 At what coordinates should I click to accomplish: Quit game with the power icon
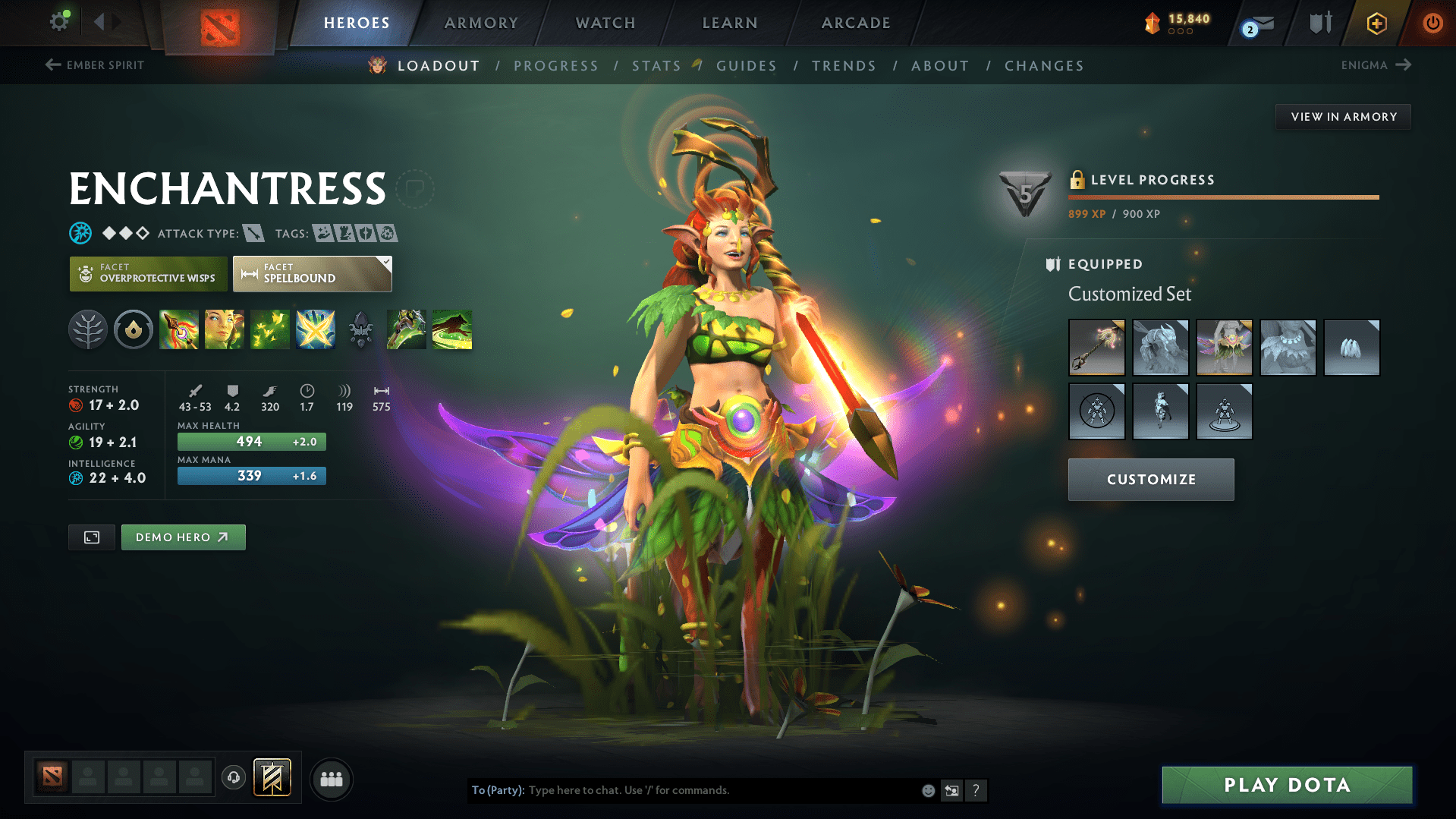pyautogui.click(x=1432, y=23)
